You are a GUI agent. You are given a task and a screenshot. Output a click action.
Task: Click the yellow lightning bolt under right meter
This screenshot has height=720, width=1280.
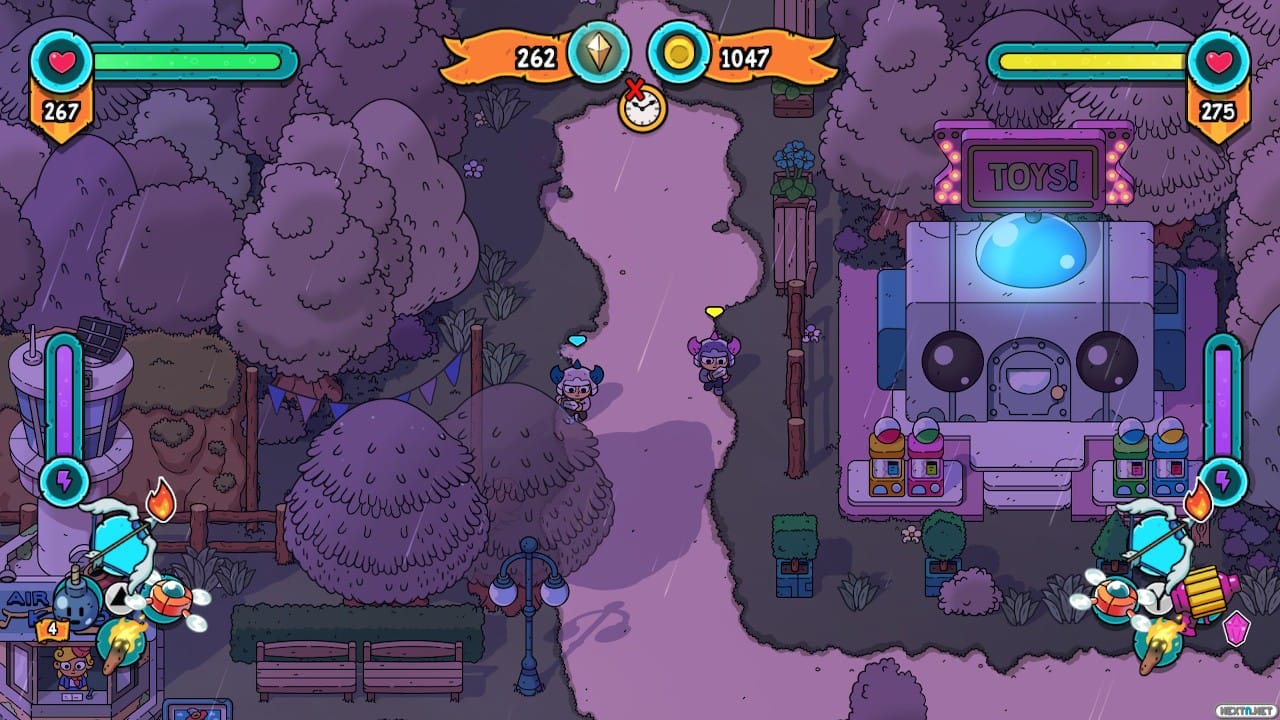pos(1223,482)
